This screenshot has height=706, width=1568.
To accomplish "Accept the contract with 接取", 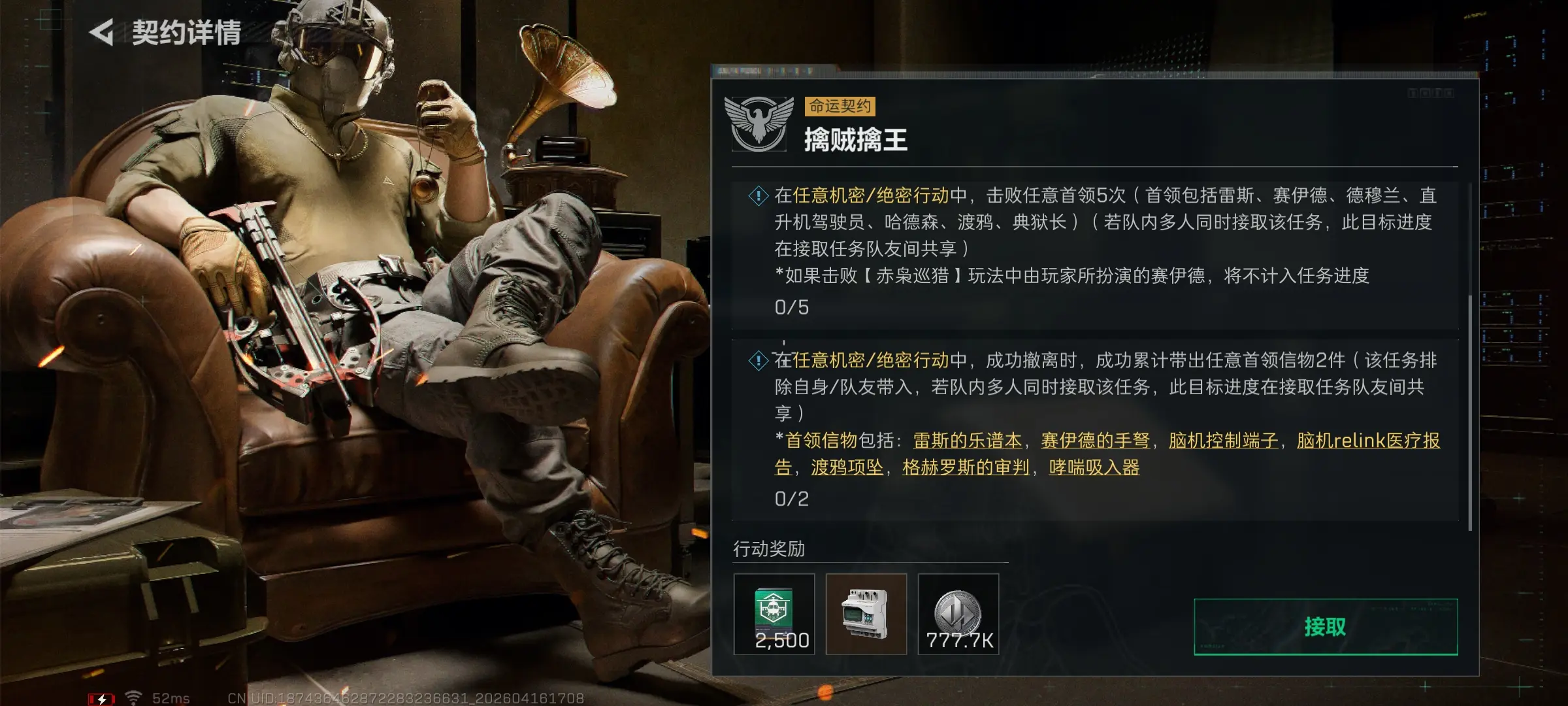I will coord(1325,627).
